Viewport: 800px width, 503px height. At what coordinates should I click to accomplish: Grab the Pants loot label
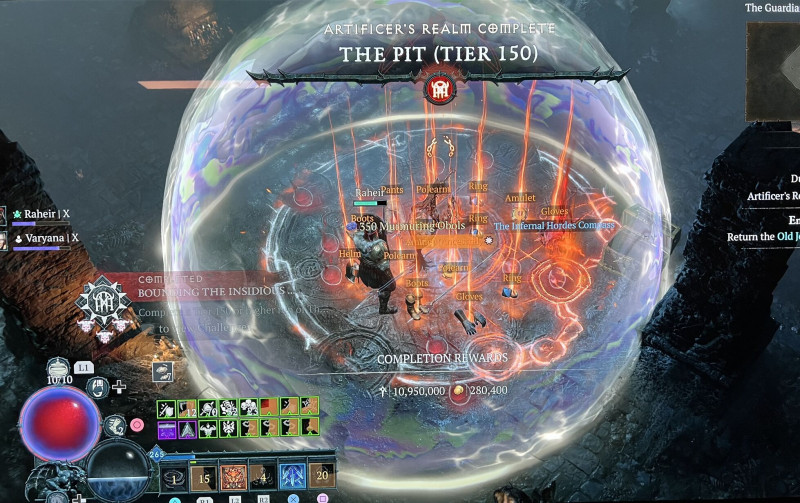point(393,189)
